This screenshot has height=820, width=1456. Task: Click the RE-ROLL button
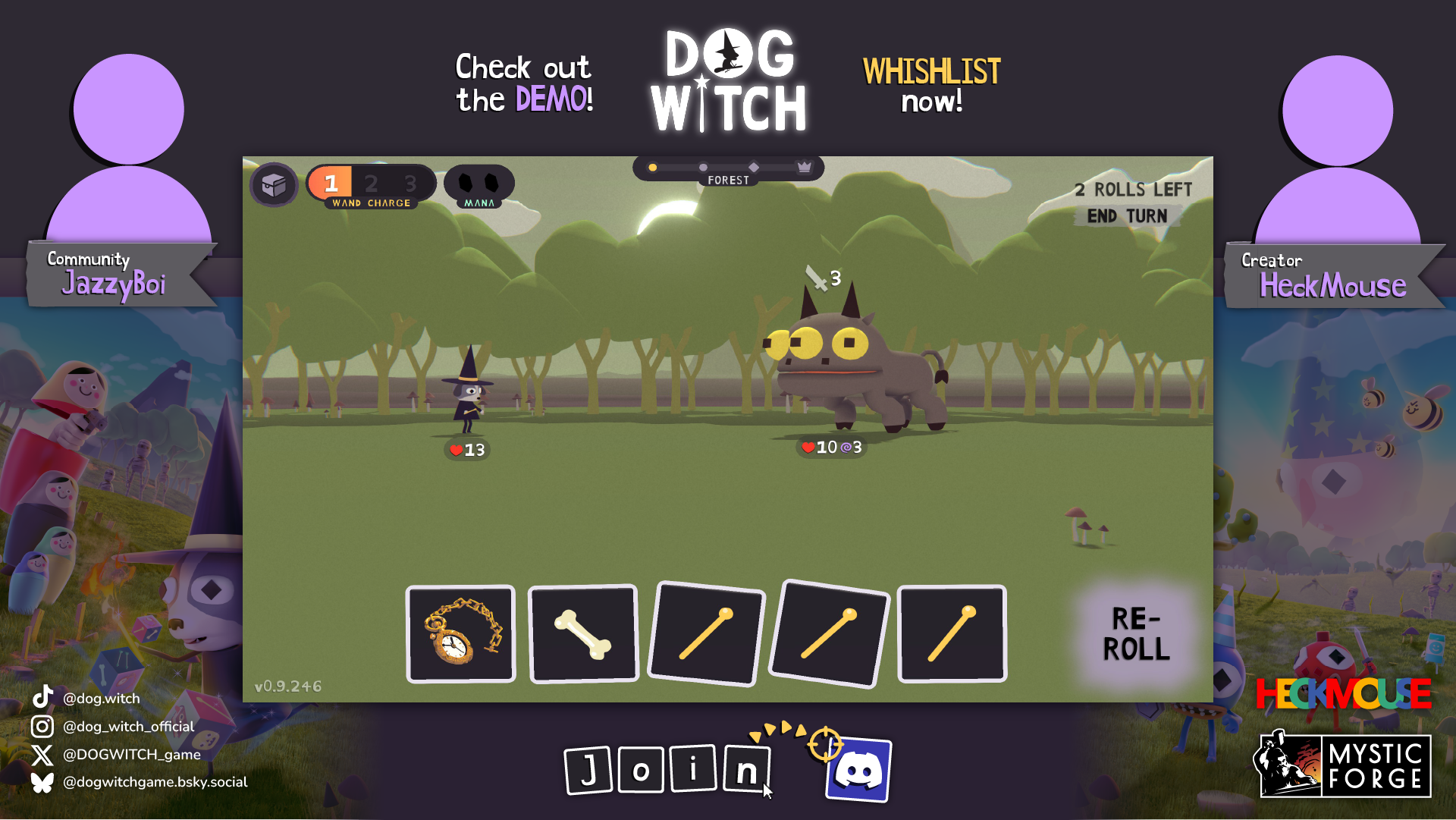1135,634
